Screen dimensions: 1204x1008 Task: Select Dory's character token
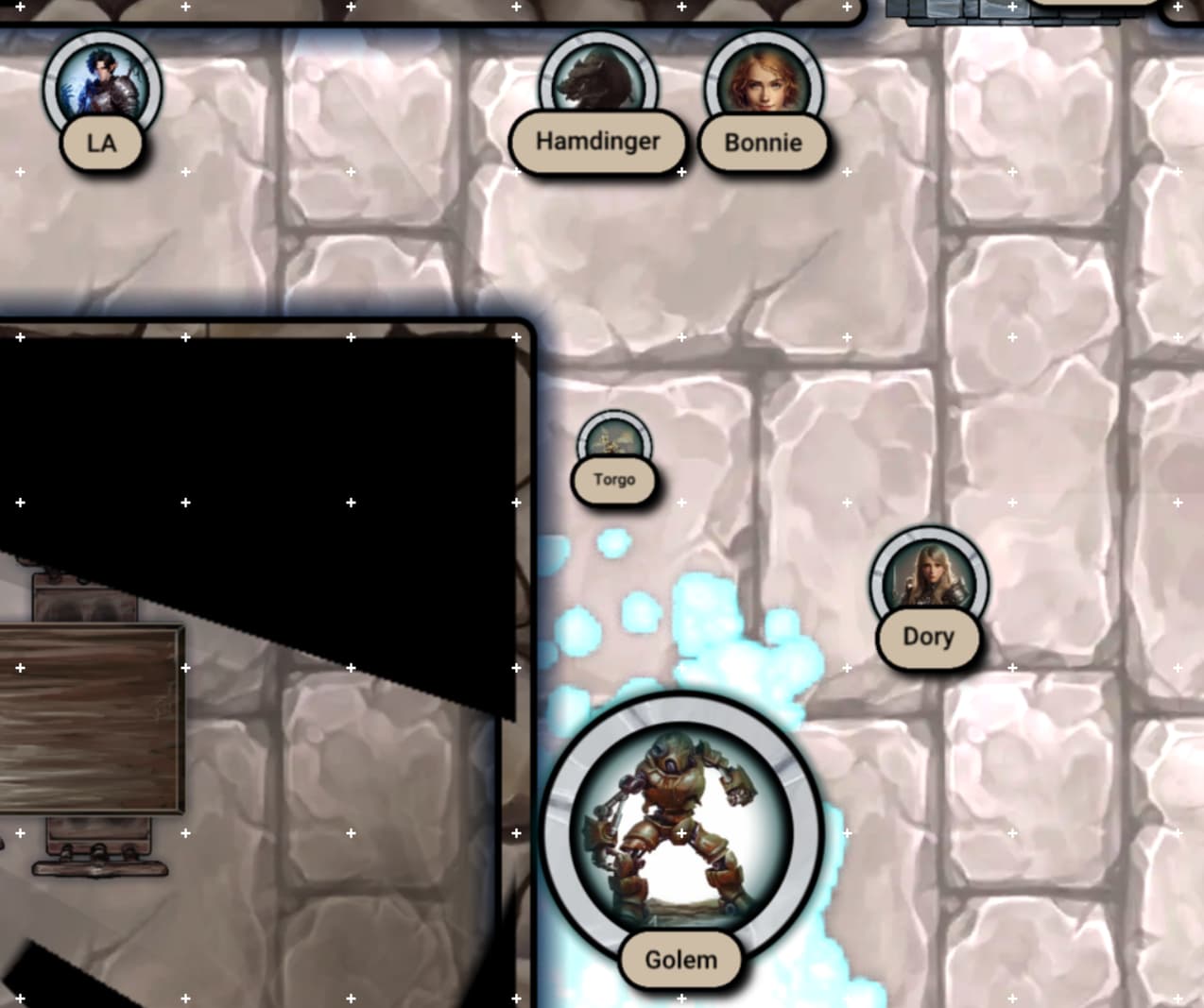tap(928, 578)
